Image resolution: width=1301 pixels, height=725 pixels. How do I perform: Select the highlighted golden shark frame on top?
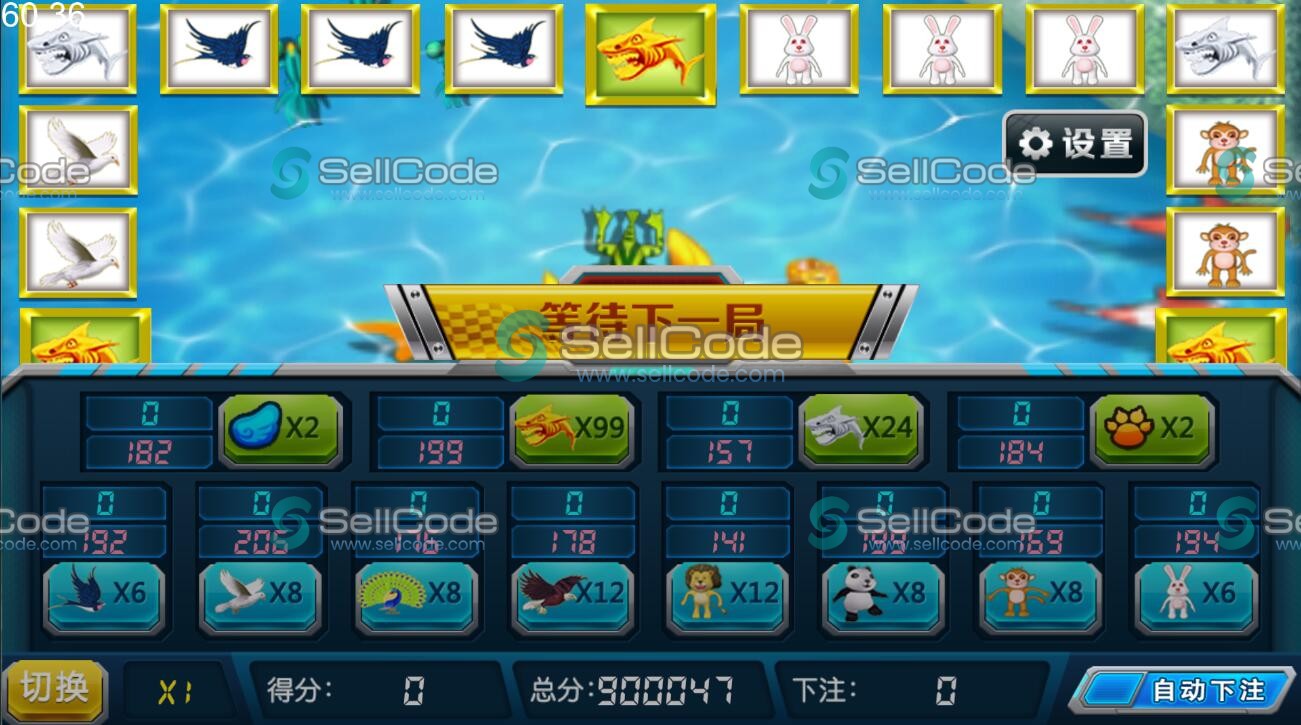pyautogui.click(x=650, y=50)
